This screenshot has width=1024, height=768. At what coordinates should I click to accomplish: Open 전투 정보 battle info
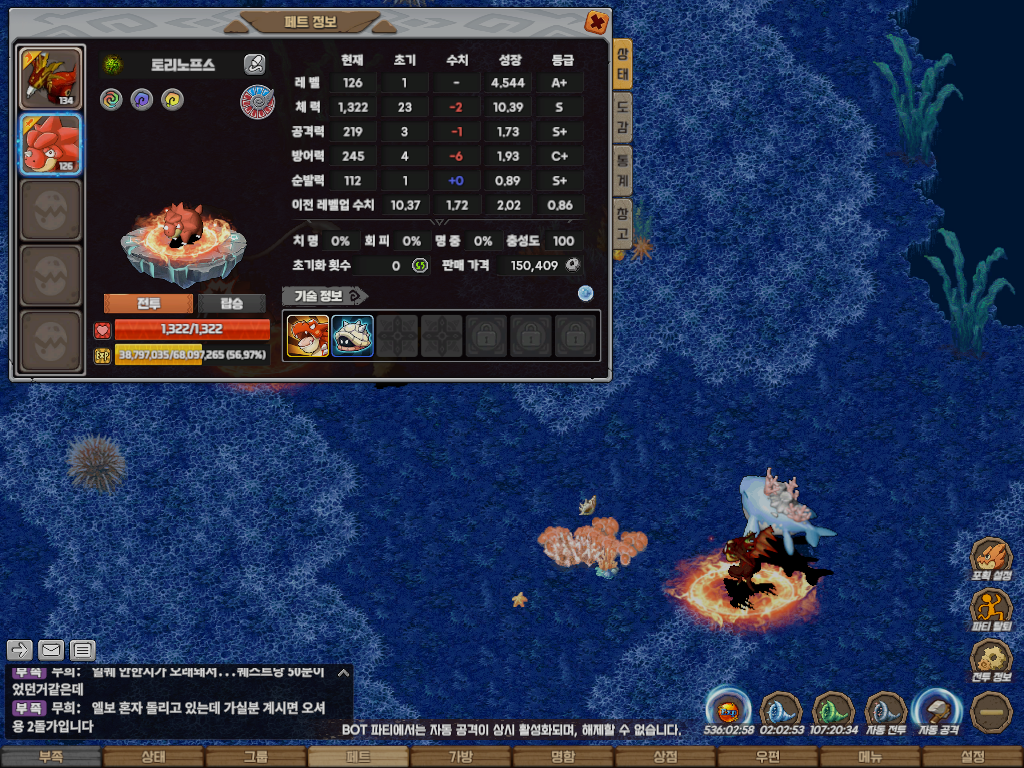993,660
